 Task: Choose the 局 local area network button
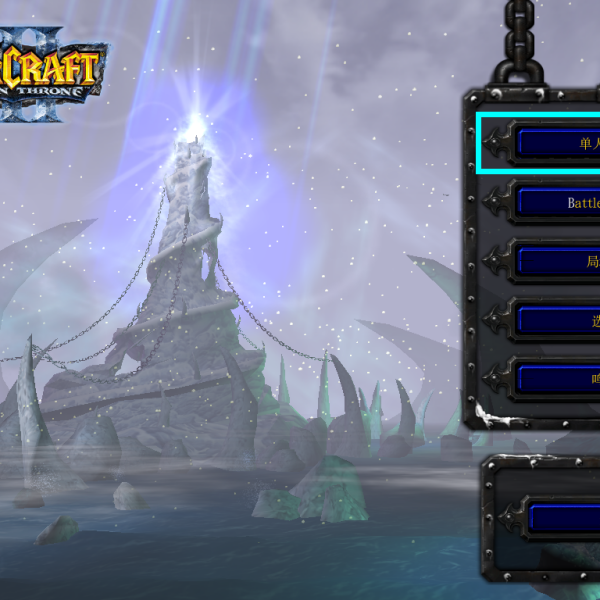click(558, 261)
